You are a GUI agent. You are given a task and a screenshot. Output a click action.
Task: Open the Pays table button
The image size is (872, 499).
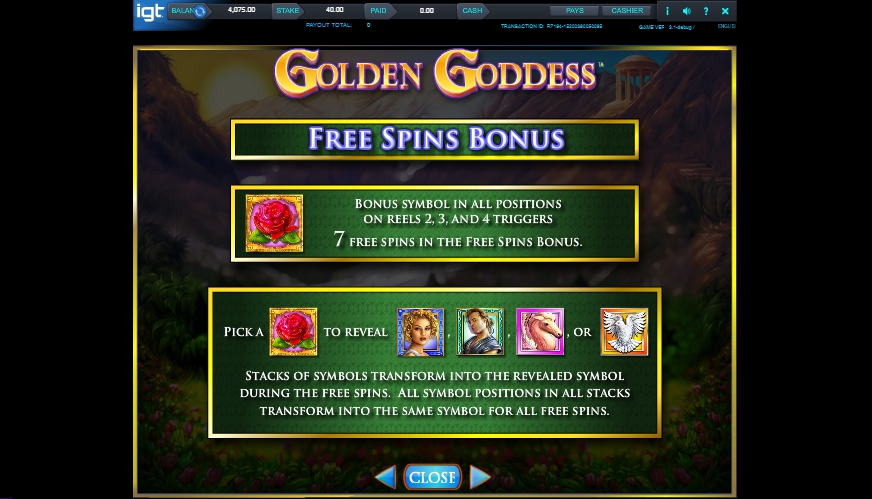pyautogui.click(x=574, y=11)
